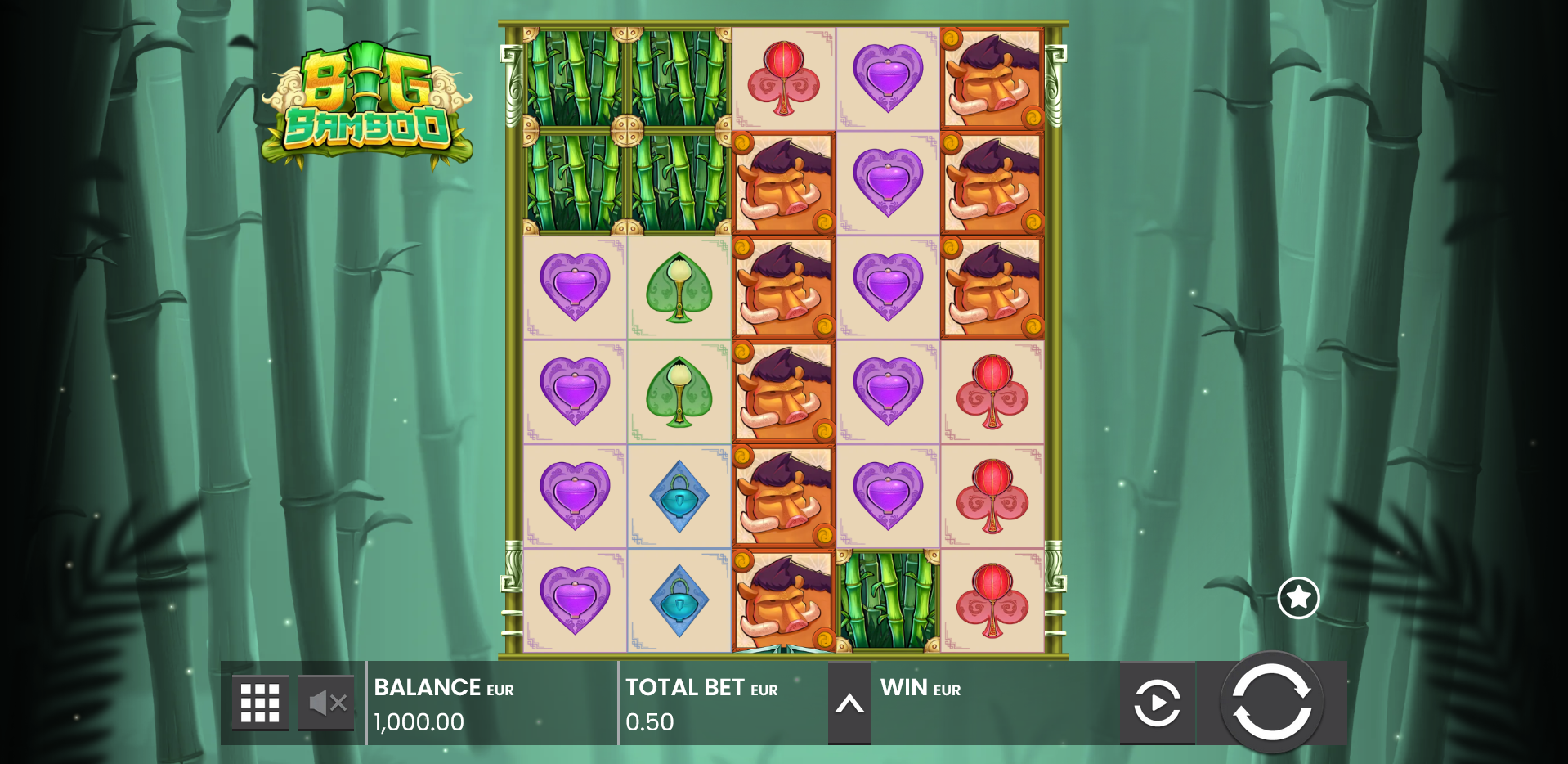Select the green spade symbol

(678, 288)
